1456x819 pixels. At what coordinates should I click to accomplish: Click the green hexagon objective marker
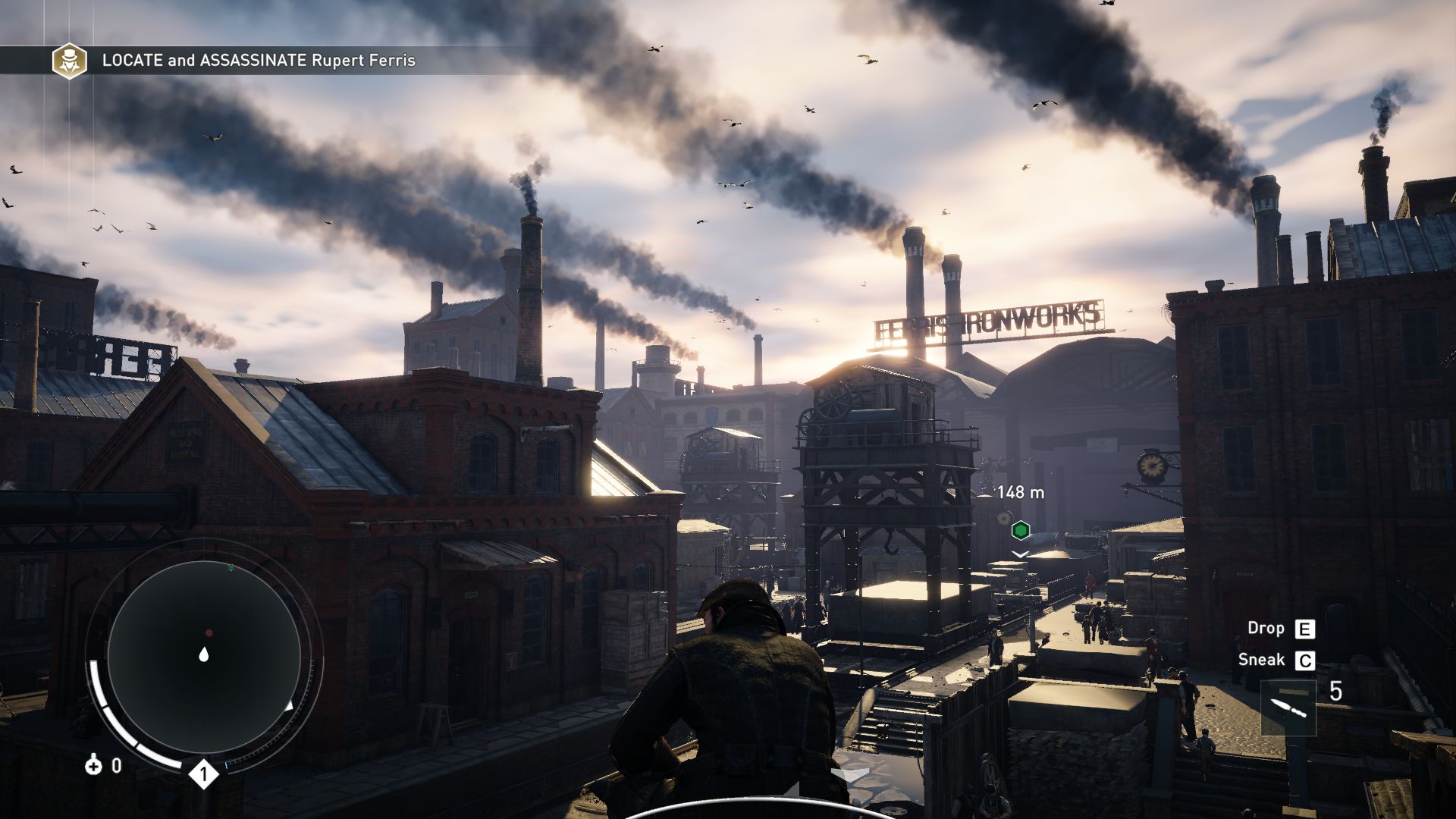coord(1021,530)
